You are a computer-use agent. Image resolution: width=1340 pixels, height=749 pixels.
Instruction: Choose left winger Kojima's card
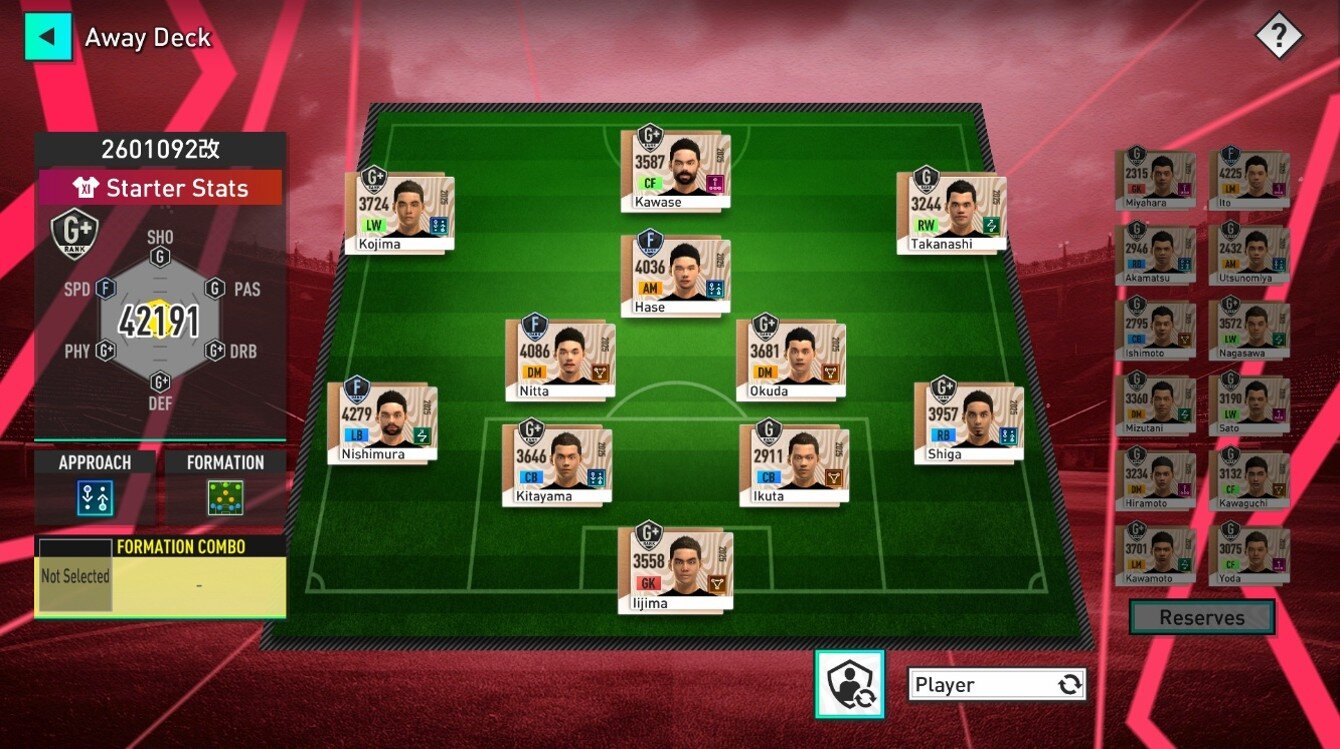tap(400, 213)
